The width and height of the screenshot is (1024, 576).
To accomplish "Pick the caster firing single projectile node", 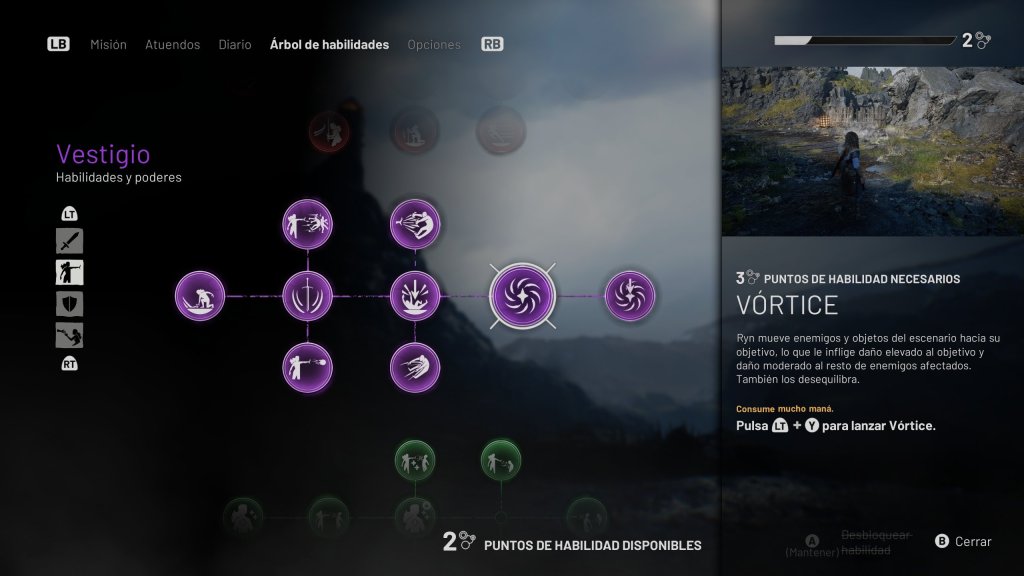I will coord(308,367).
